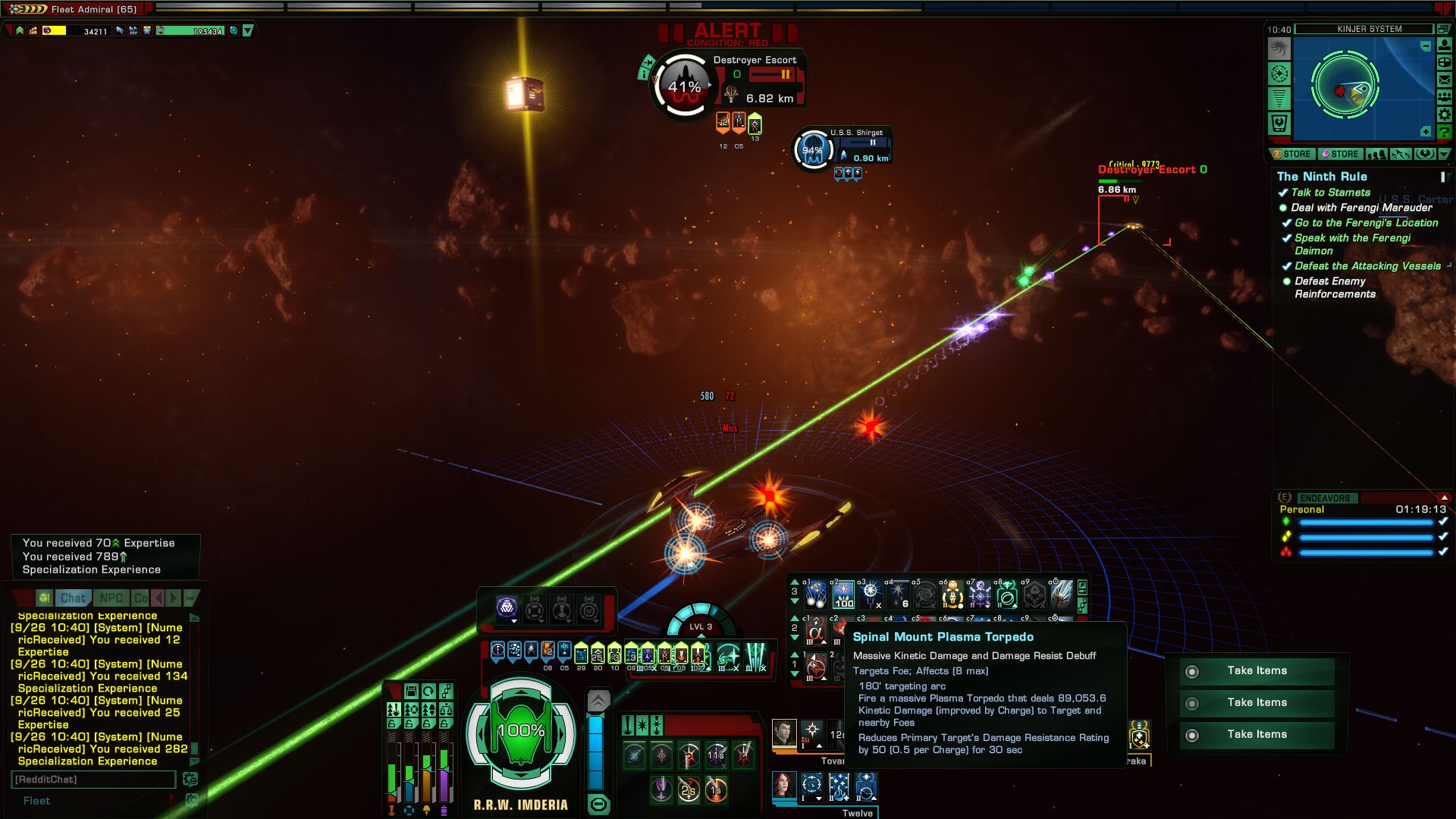Switch to the Chat tab

[73, 598]
